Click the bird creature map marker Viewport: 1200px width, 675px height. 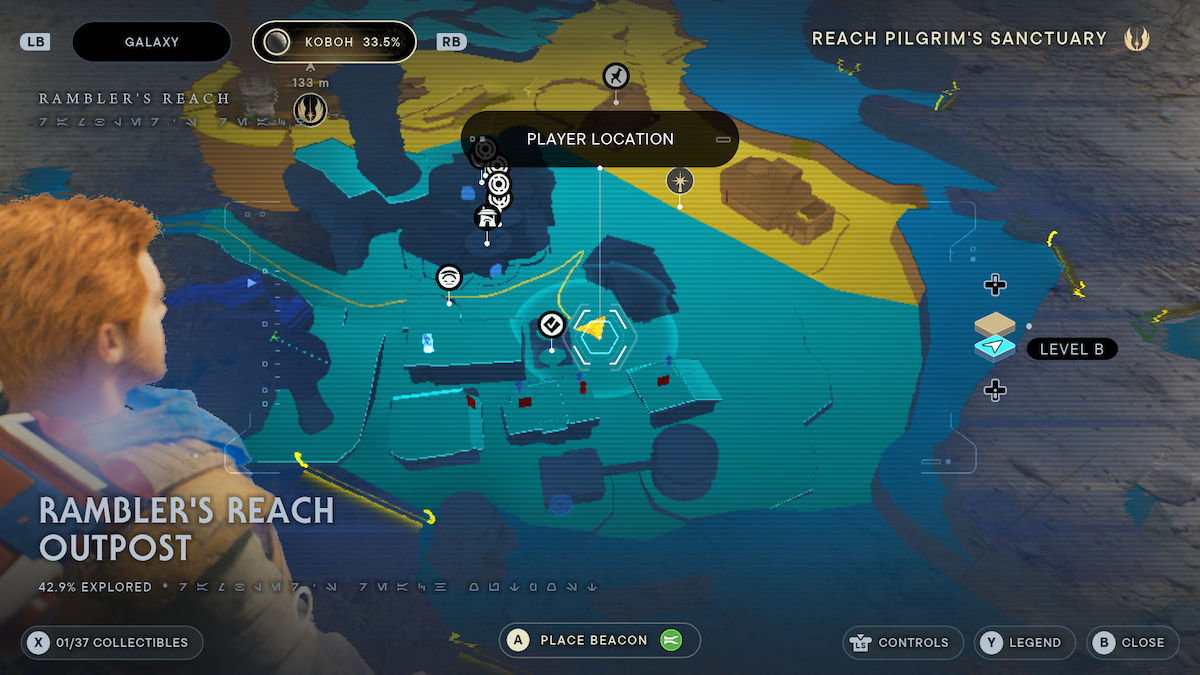tap(616, 75)
